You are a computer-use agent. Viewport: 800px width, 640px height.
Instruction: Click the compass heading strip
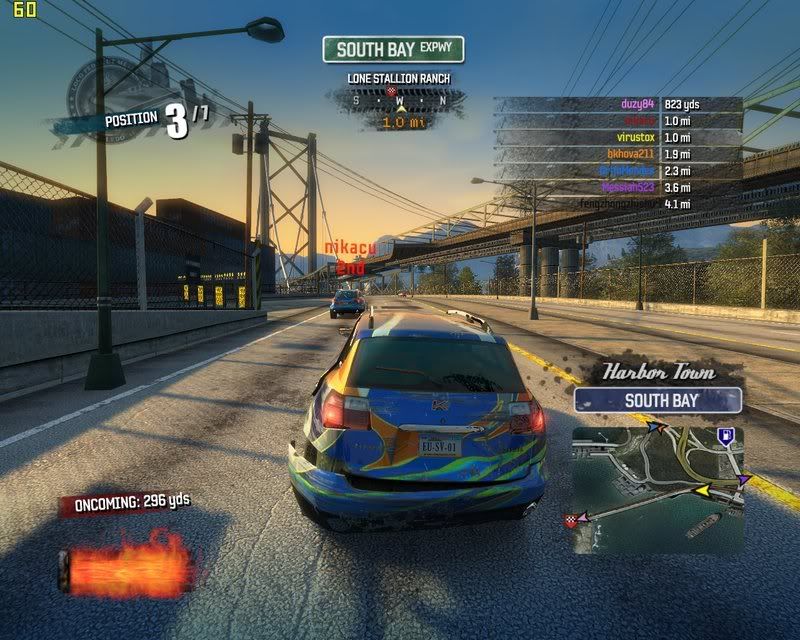396,100
